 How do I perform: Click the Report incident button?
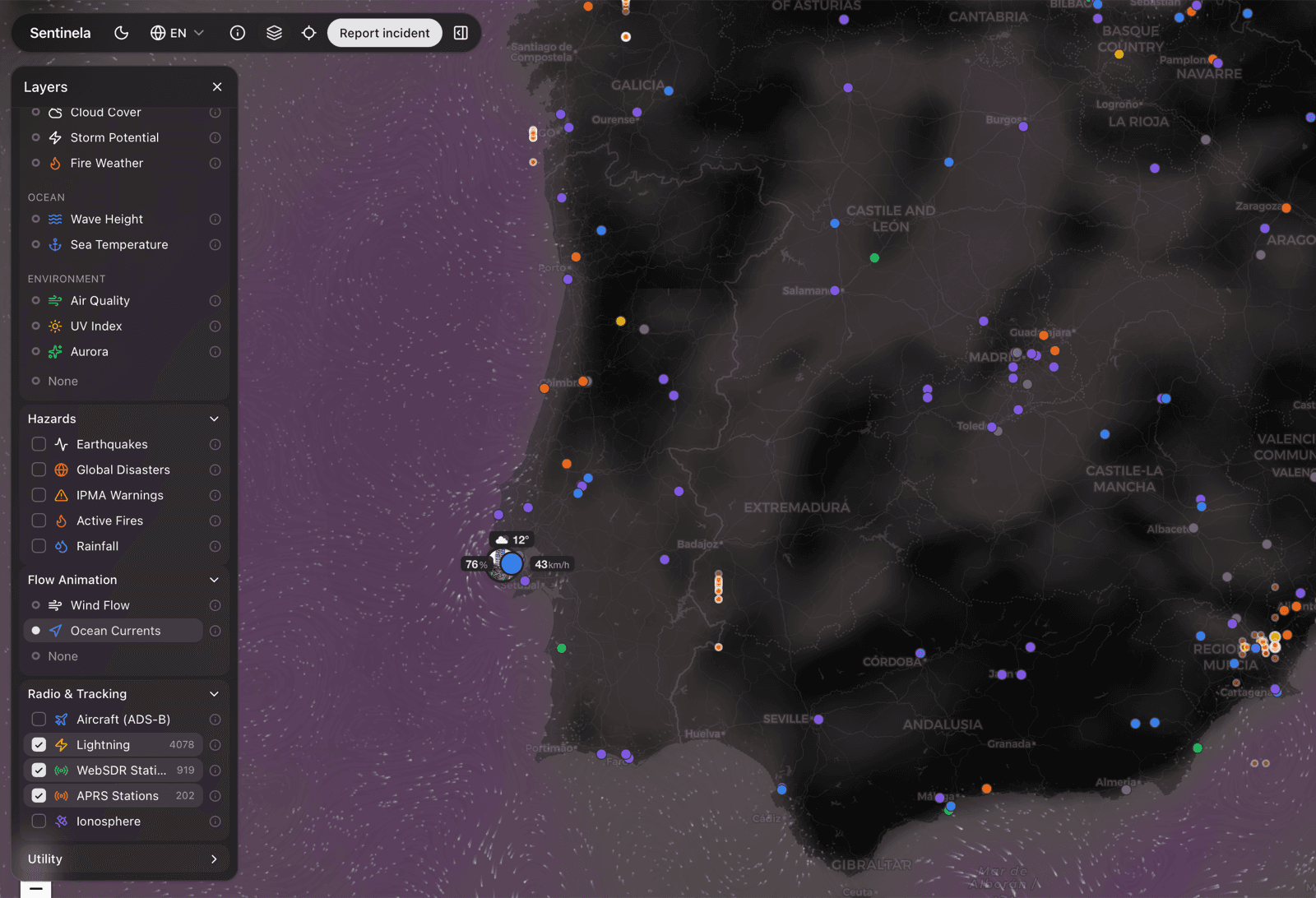pyautogui.click(x=384, y=33)
